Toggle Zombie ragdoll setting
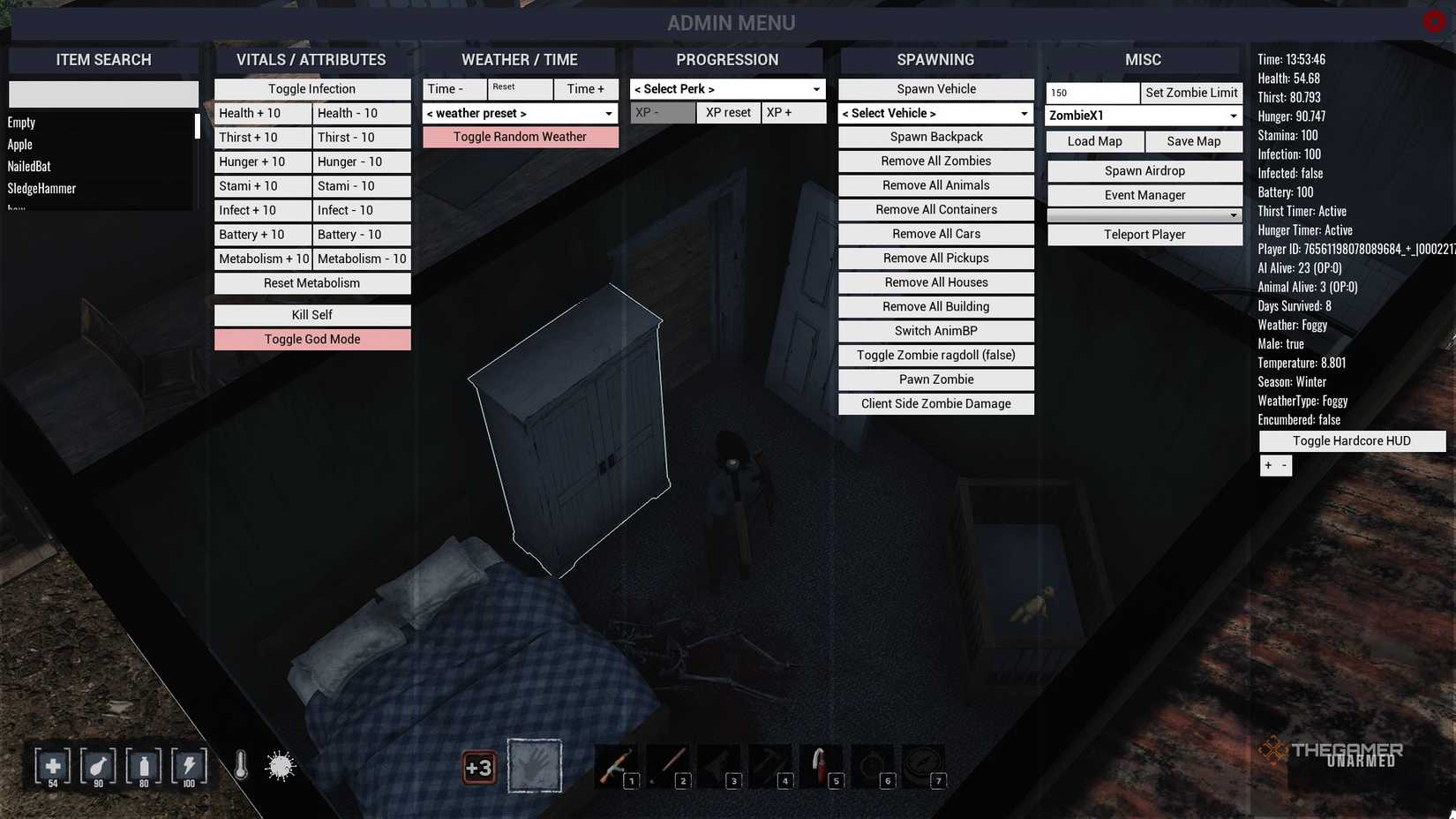The width and height of the screenshot is (1456, 819). coord(935,355)
